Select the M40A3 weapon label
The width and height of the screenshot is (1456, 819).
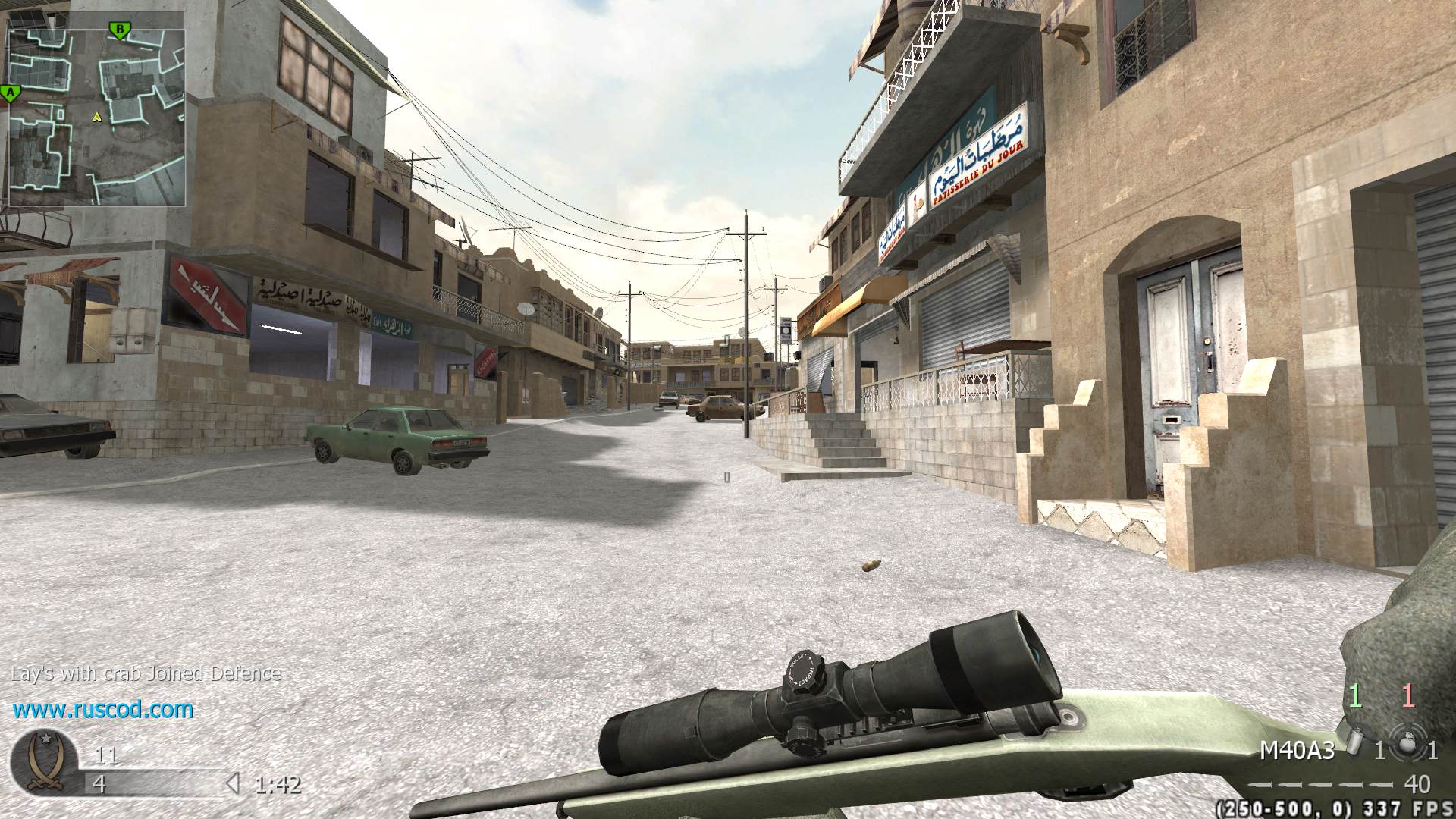[1297, 750]
